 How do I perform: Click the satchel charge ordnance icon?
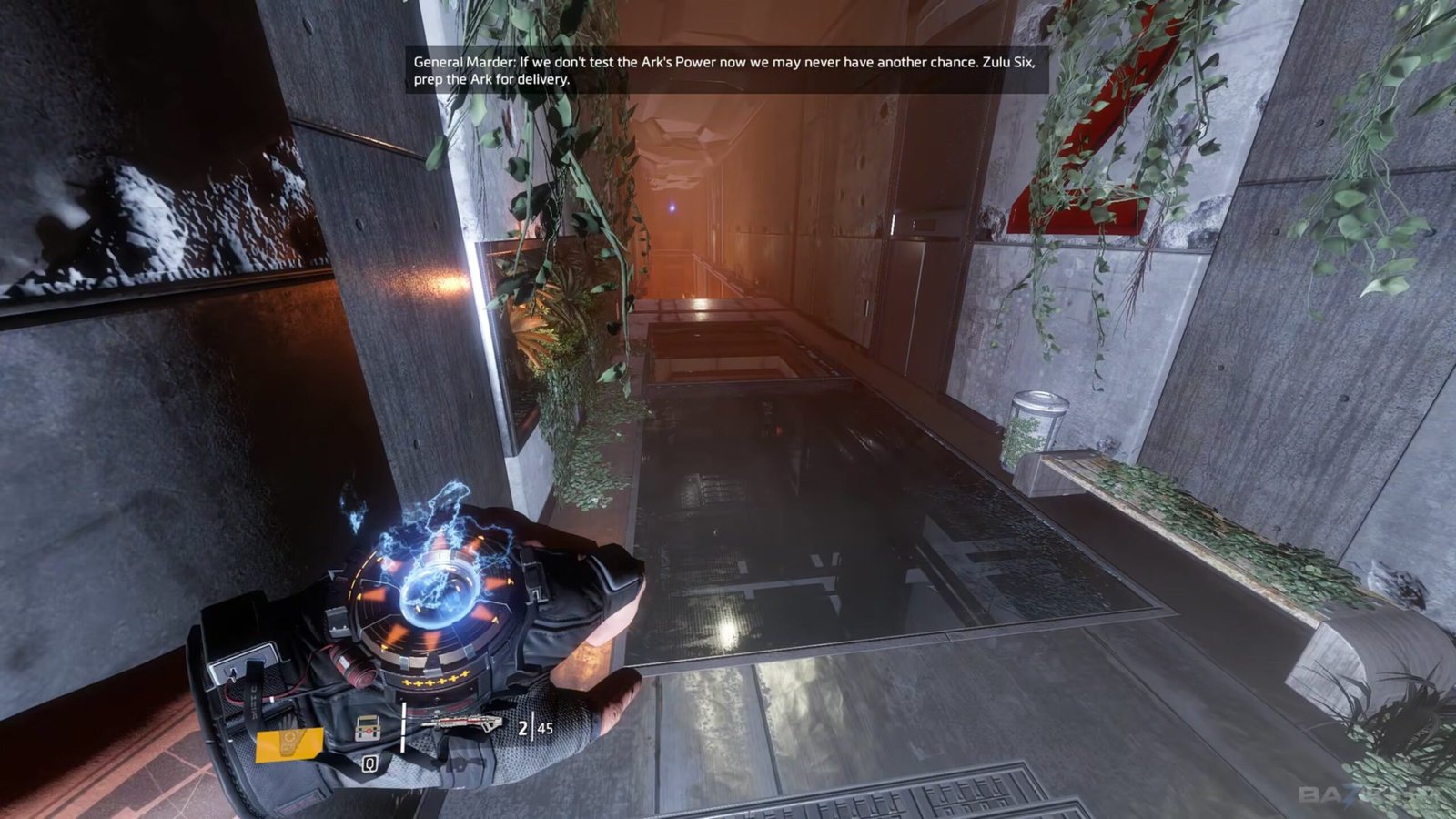[368, 729]
